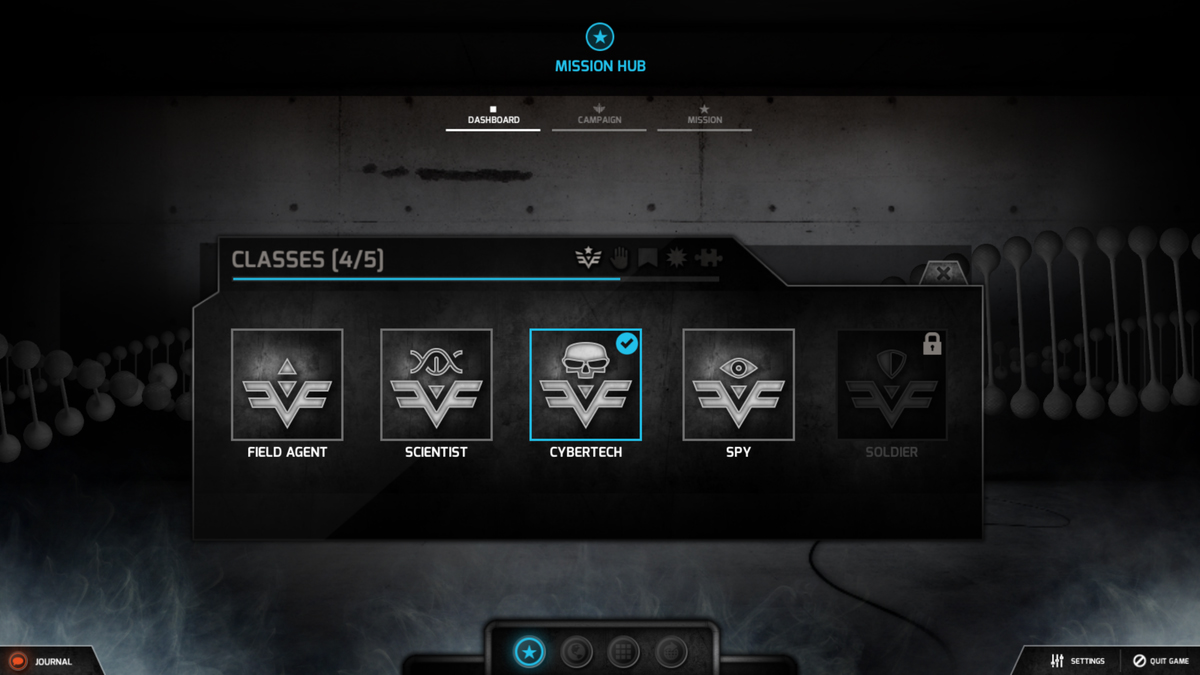Pick the Spy class tile

click(x=738, y=385)
